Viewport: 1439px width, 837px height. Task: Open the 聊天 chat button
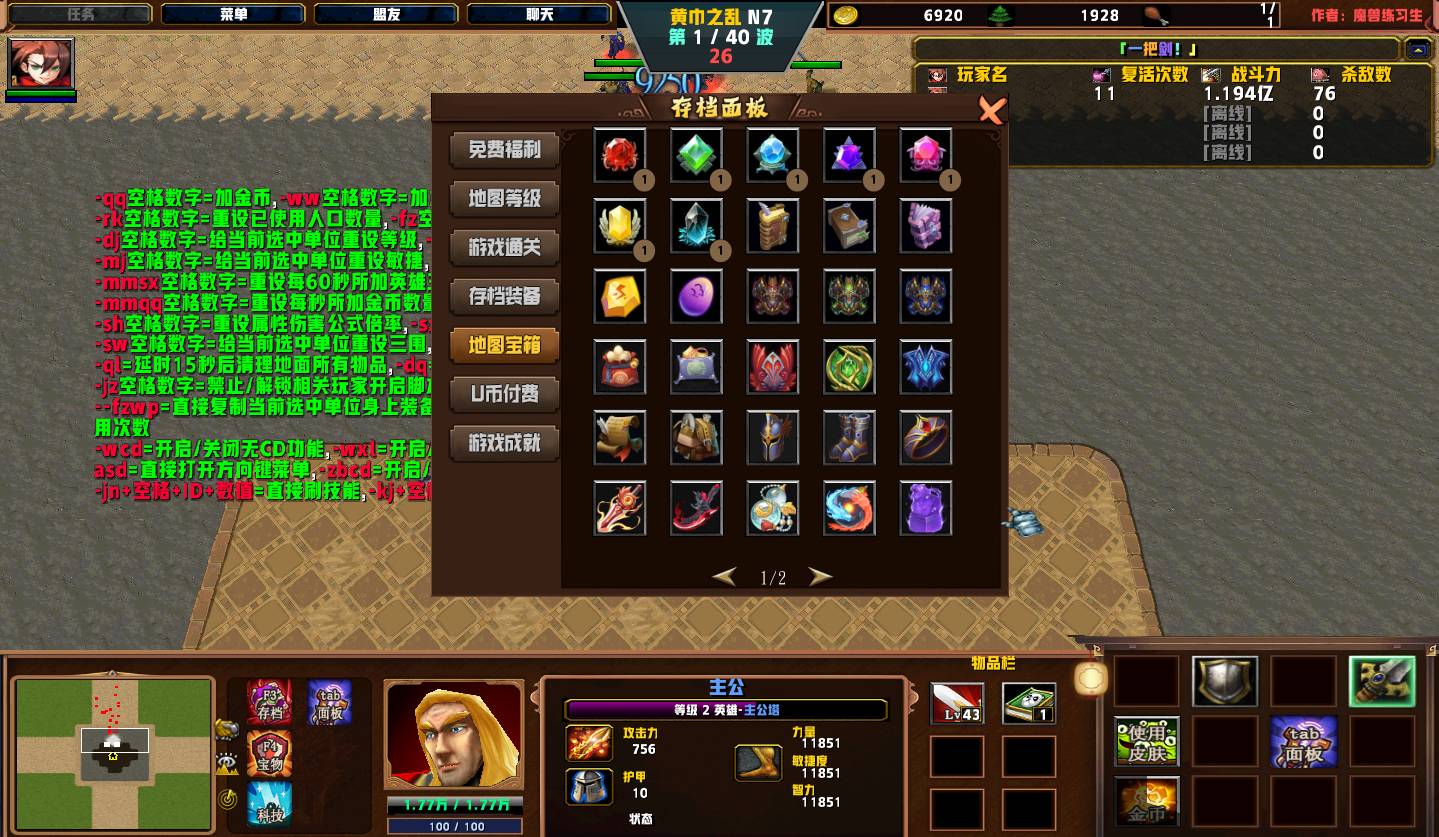540,15
